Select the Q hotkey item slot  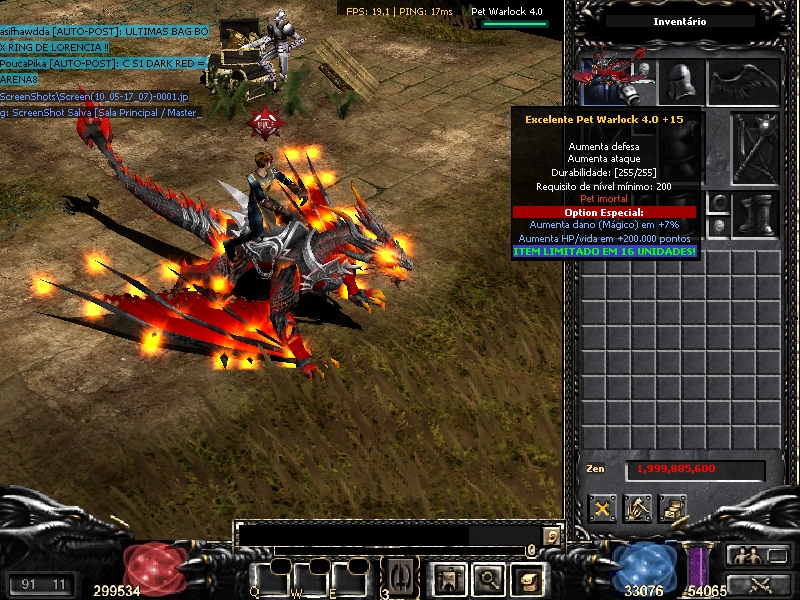pyautogui.click(x=268, y=578)
